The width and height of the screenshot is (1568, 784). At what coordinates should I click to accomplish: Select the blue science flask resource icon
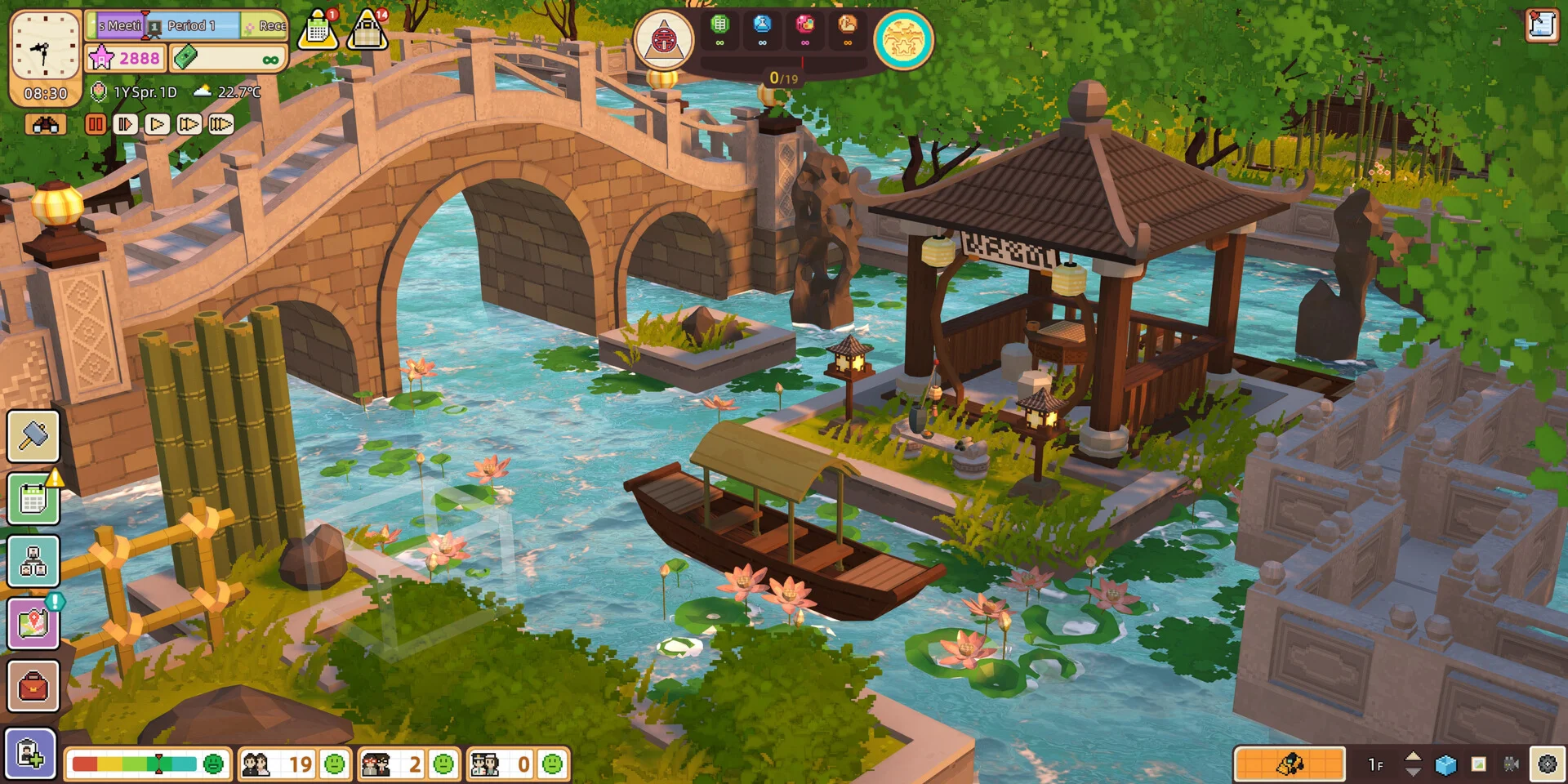[x=762, y=24]
